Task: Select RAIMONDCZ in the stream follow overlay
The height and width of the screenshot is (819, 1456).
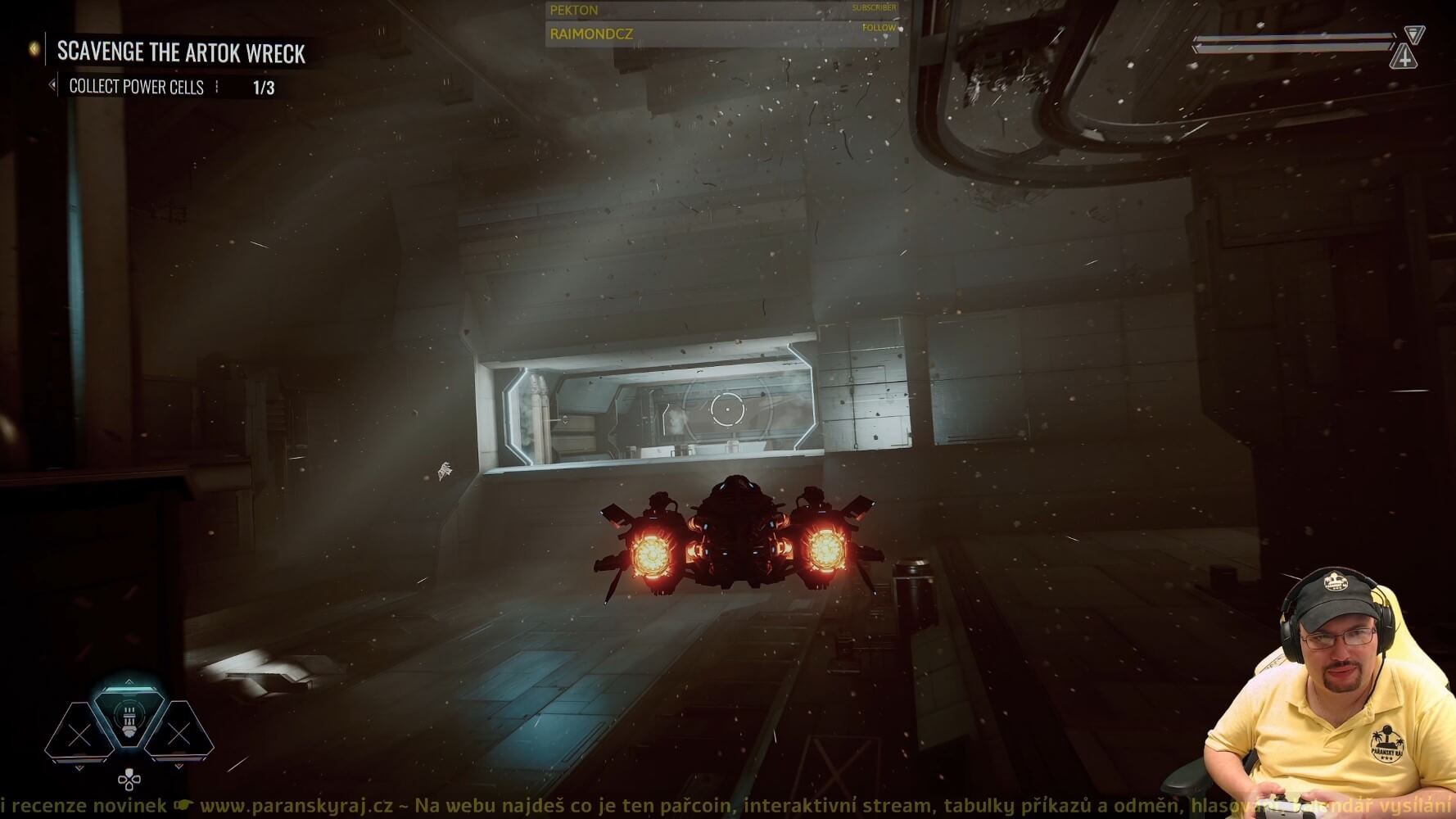Action: tap(591, 34)
